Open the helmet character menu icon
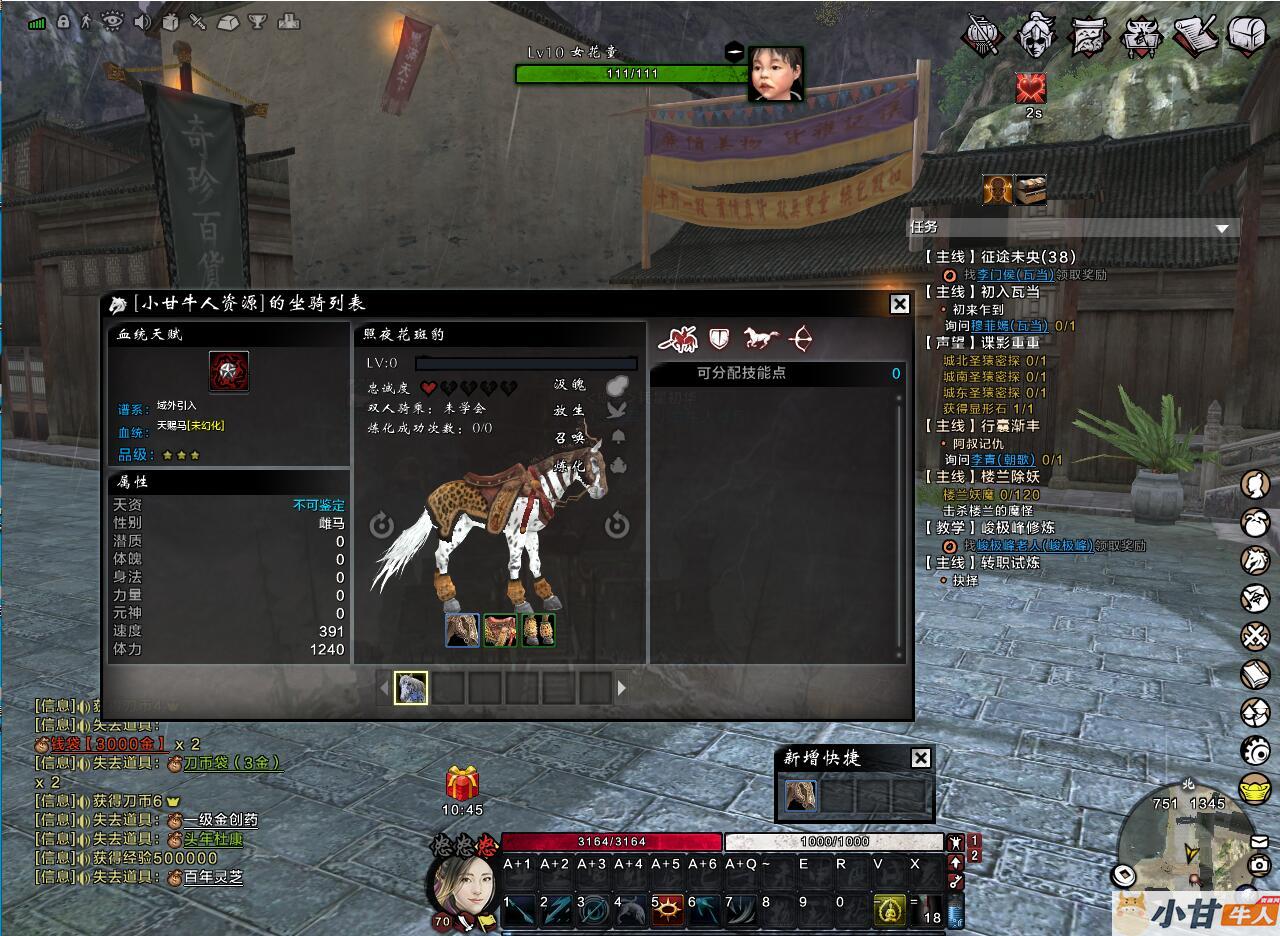 (x=1036, y=35)
